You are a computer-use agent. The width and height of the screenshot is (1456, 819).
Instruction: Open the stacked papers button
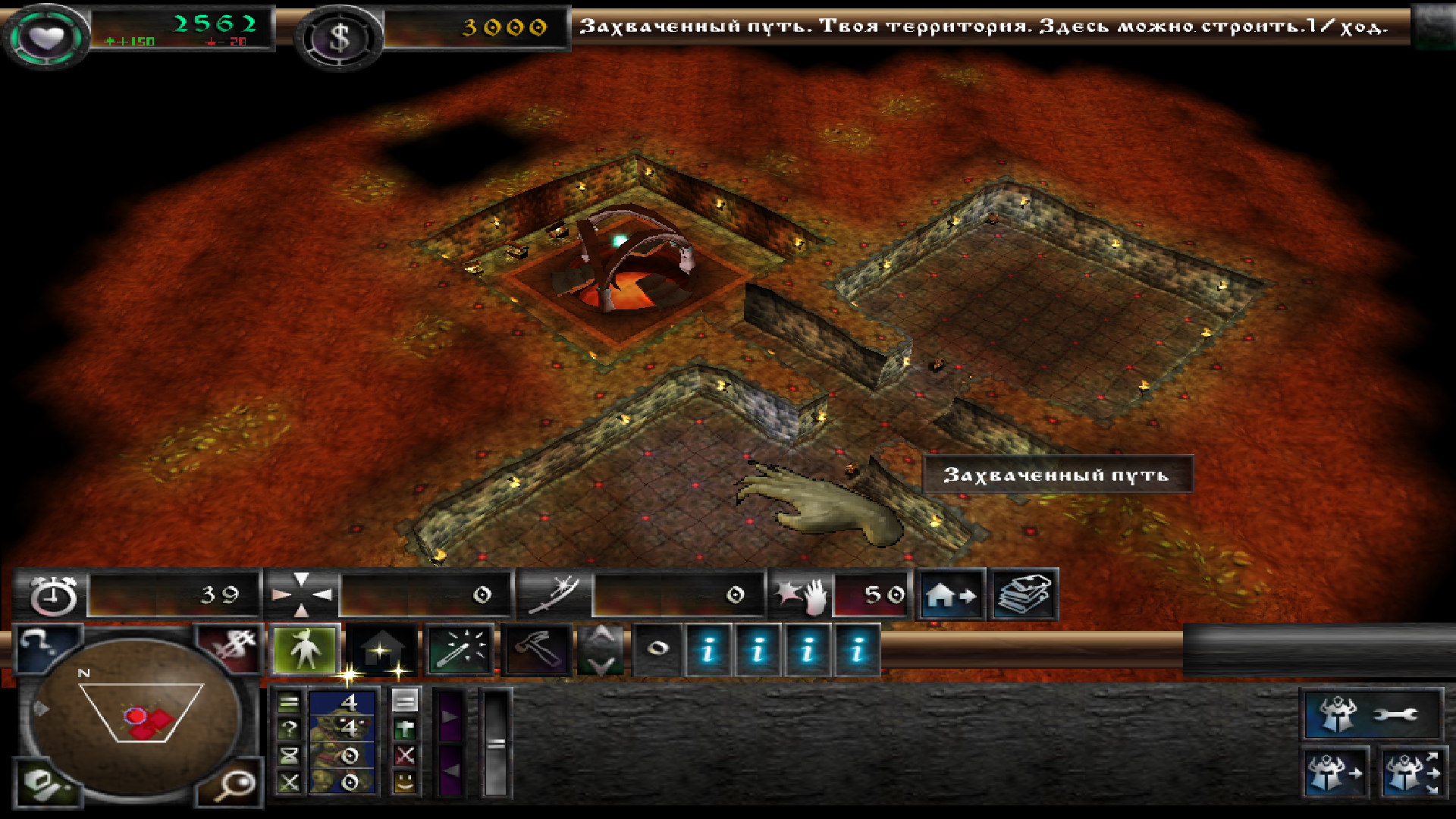pos(1023,595)
